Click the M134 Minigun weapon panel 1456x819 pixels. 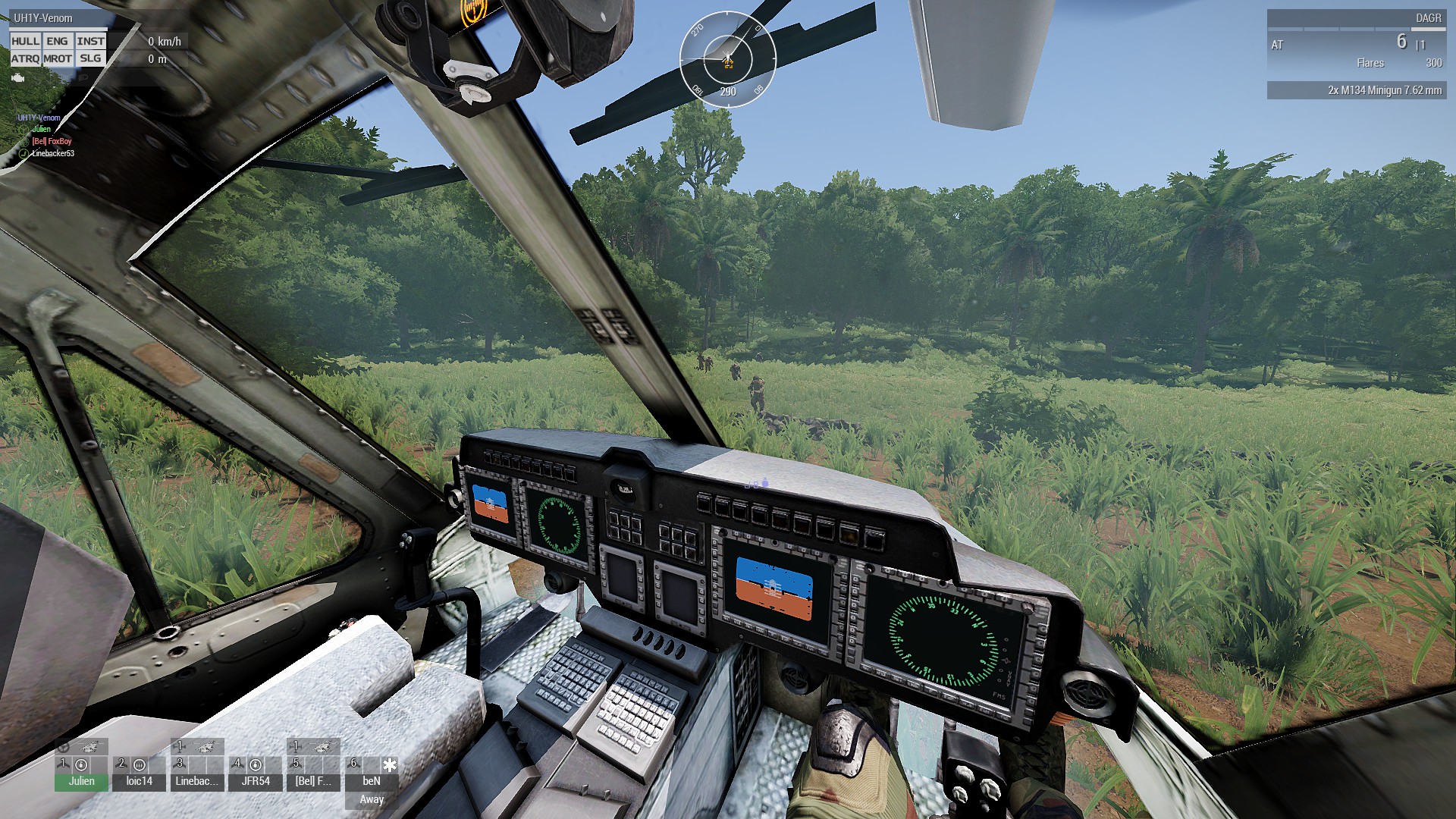(x=1356, y=90)
